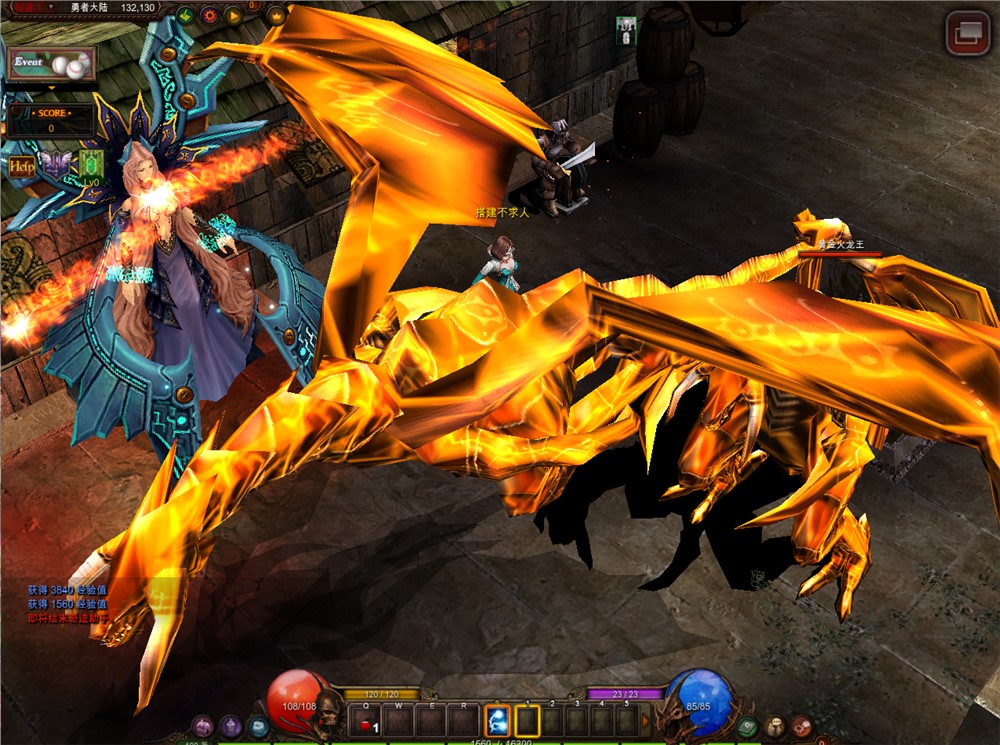Toggle the window button in the top-right corner
This screenshot has height=745, width=1000.
click(x=967, y=33)
